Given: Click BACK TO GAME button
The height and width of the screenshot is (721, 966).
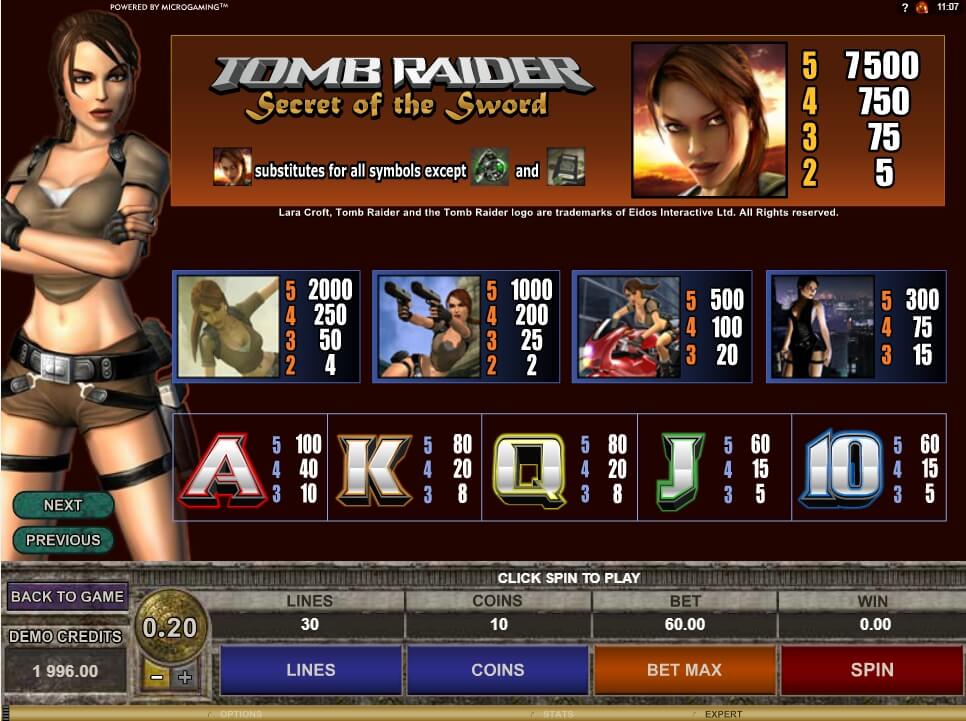Looking at the screenshot, I should pyautogui.click(x=67, y=597).
